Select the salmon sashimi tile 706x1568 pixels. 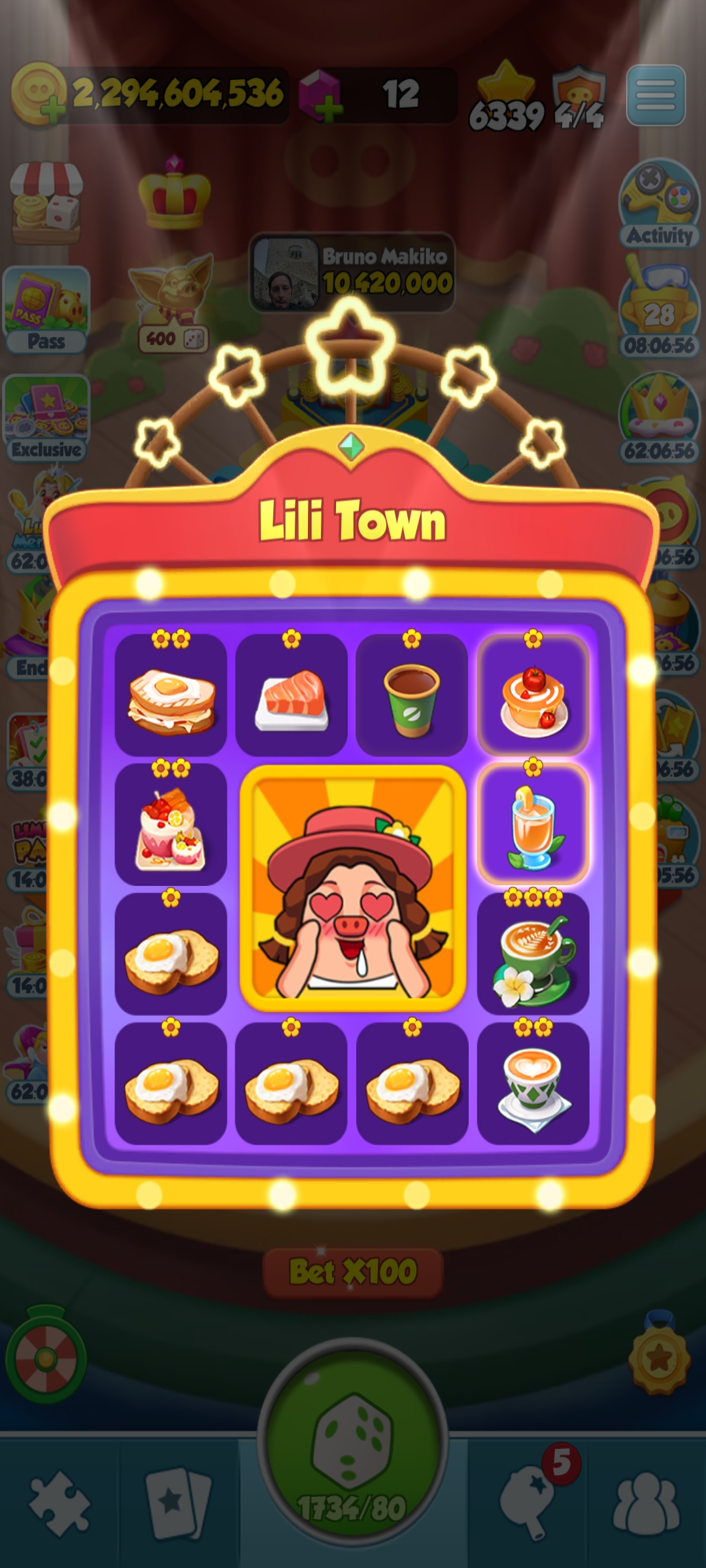292,694
